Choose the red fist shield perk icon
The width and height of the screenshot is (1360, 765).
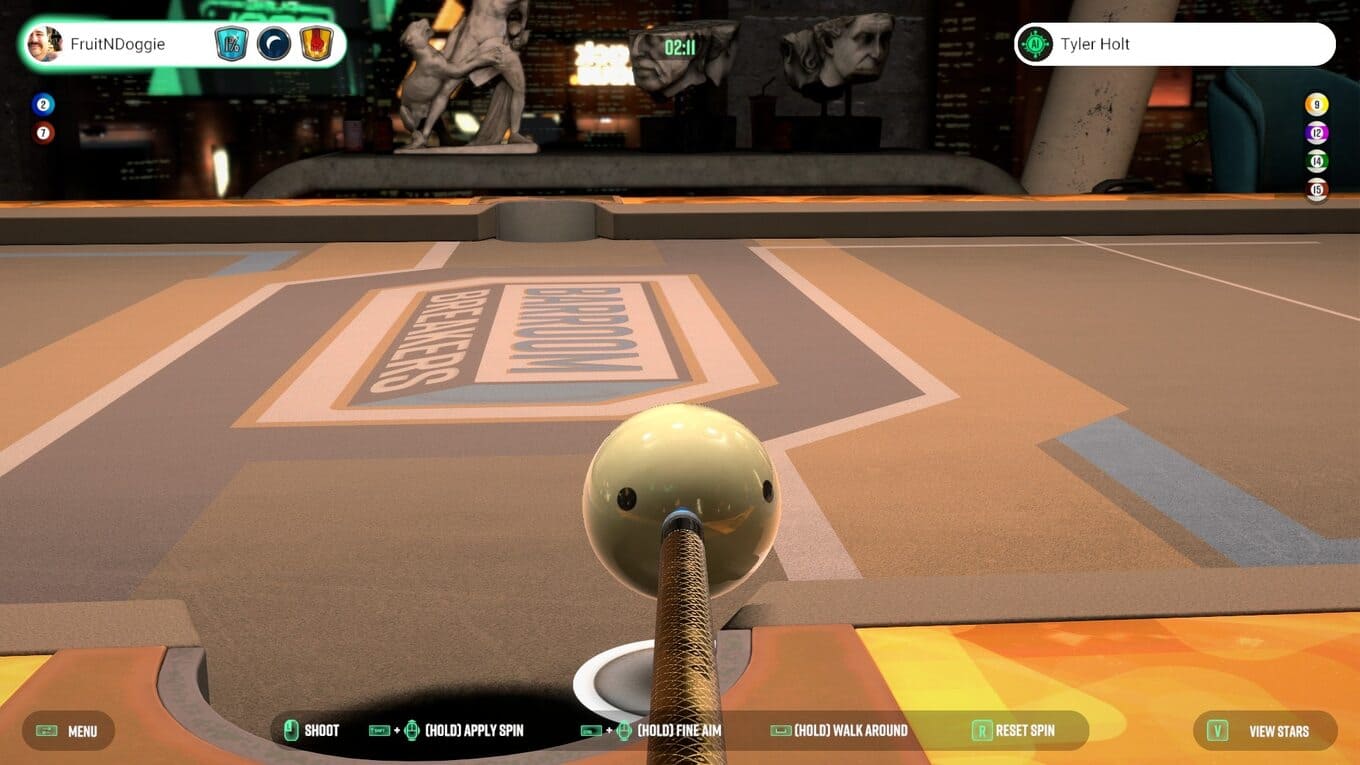tap(316, 44)
